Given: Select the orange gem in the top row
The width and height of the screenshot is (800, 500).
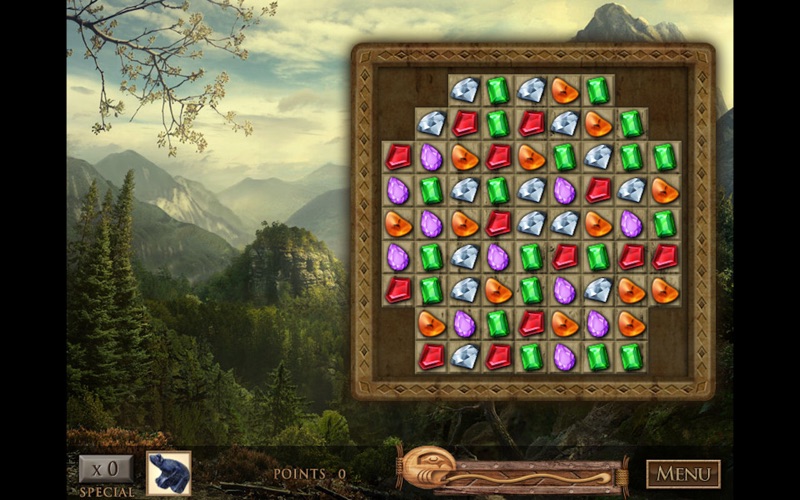Looking at the screenshot, I should 565,90.
